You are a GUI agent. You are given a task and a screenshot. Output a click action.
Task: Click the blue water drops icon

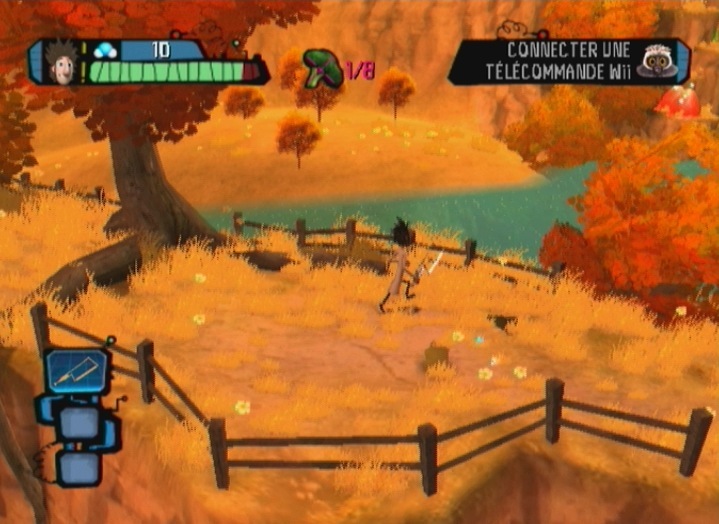click(107, 49)
